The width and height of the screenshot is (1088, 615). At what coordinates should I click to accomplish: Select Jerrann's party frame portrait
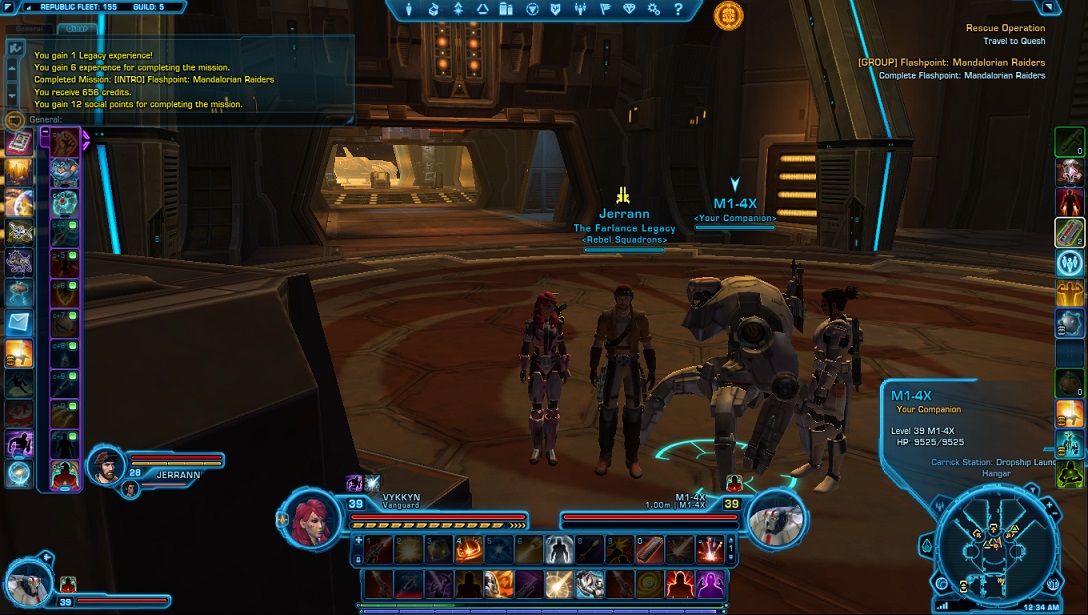click(109, 466)
